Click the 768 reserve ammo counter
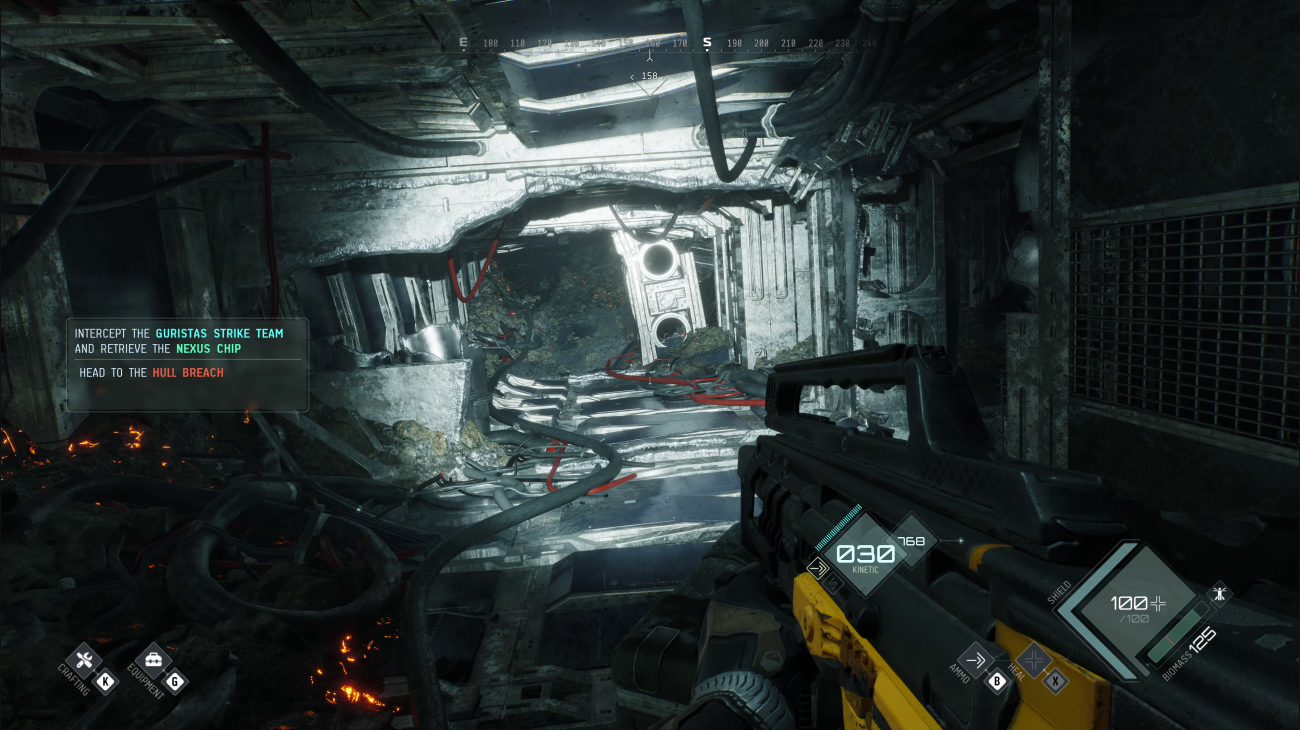The image size is (1300, 730). pyautogui.click(x=912, y=540)
